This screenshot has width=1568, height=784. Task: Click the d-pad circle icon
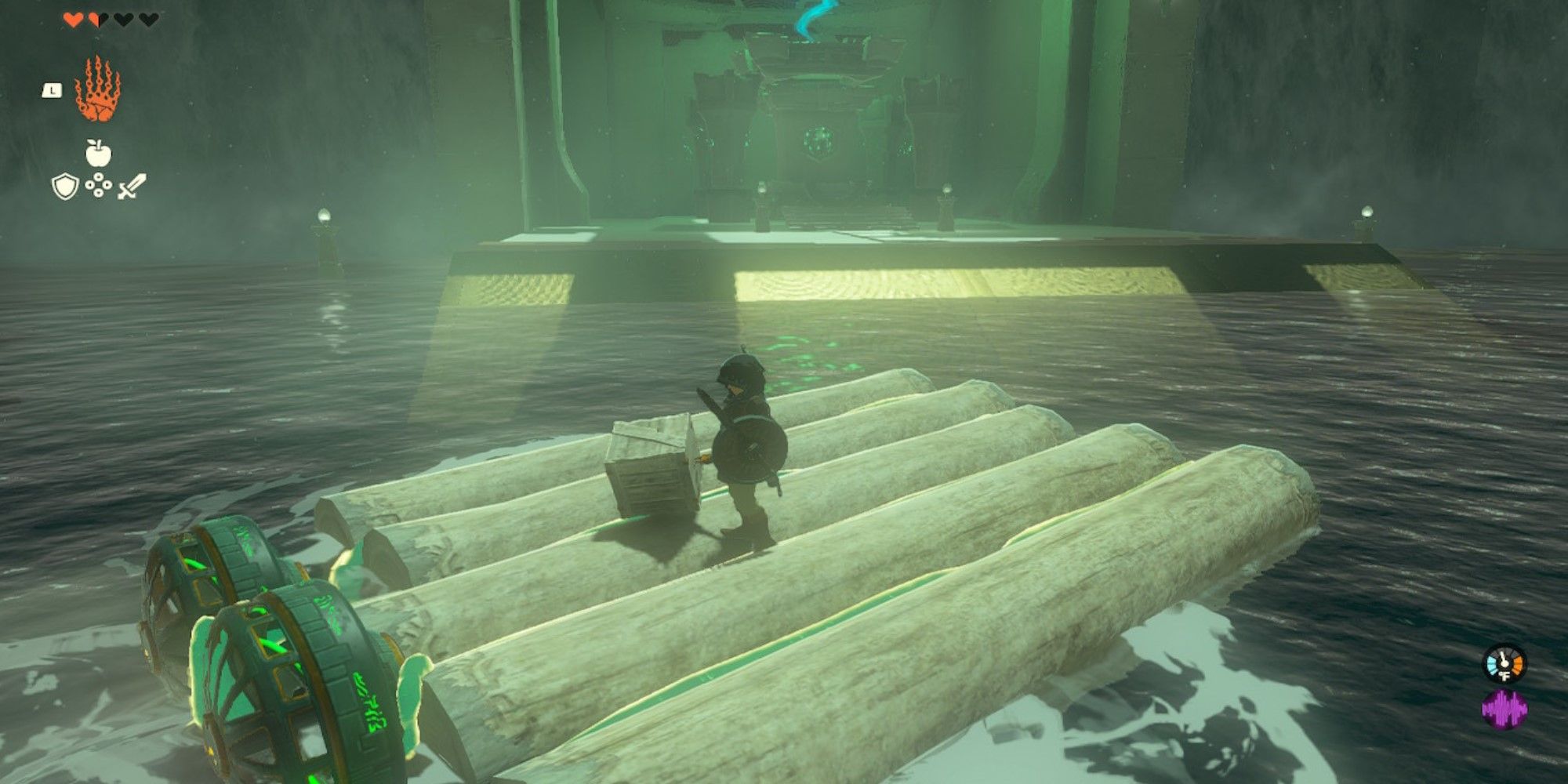point(98,187)
